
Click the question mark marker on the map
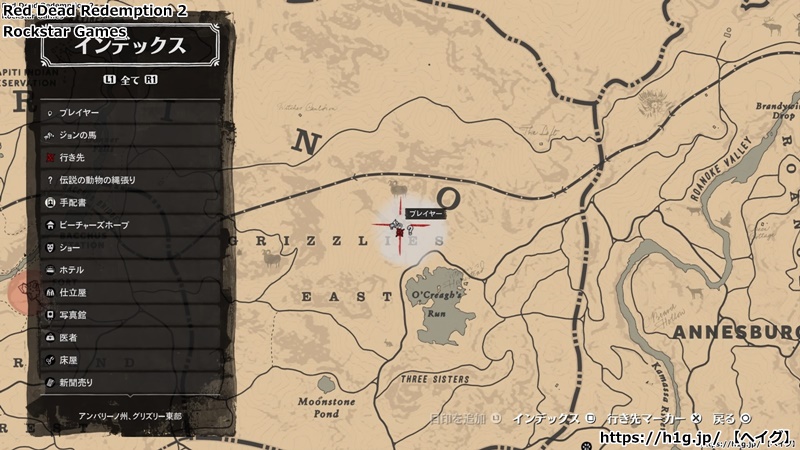[410, 231]
